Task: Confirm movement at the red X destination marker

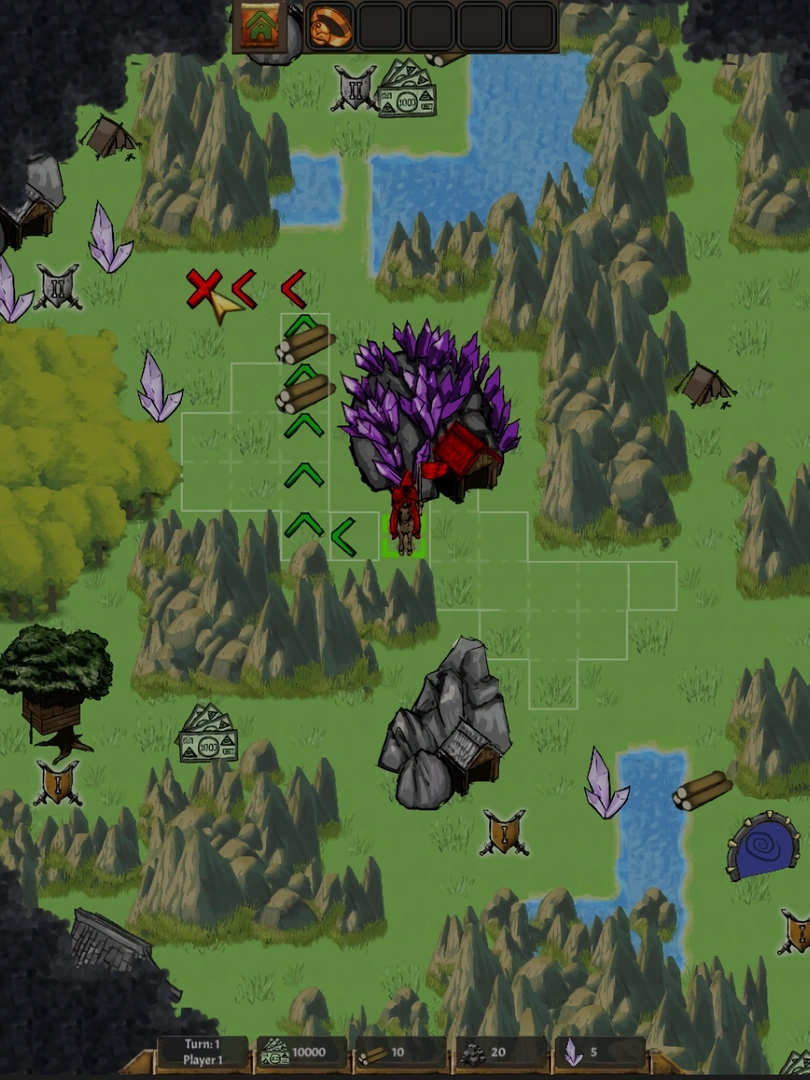Action: (203, 289)
